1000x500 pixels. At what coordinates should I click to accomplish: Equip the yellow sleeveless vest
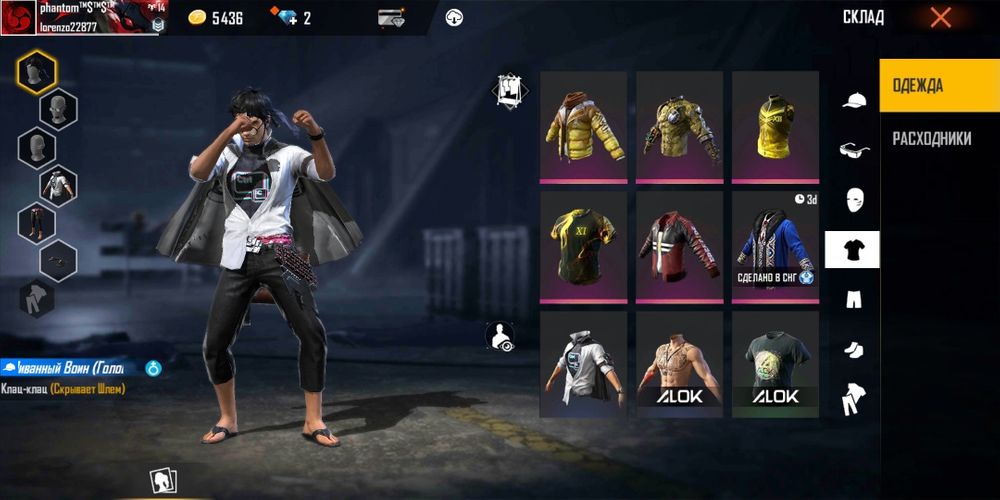click(775, 127)
